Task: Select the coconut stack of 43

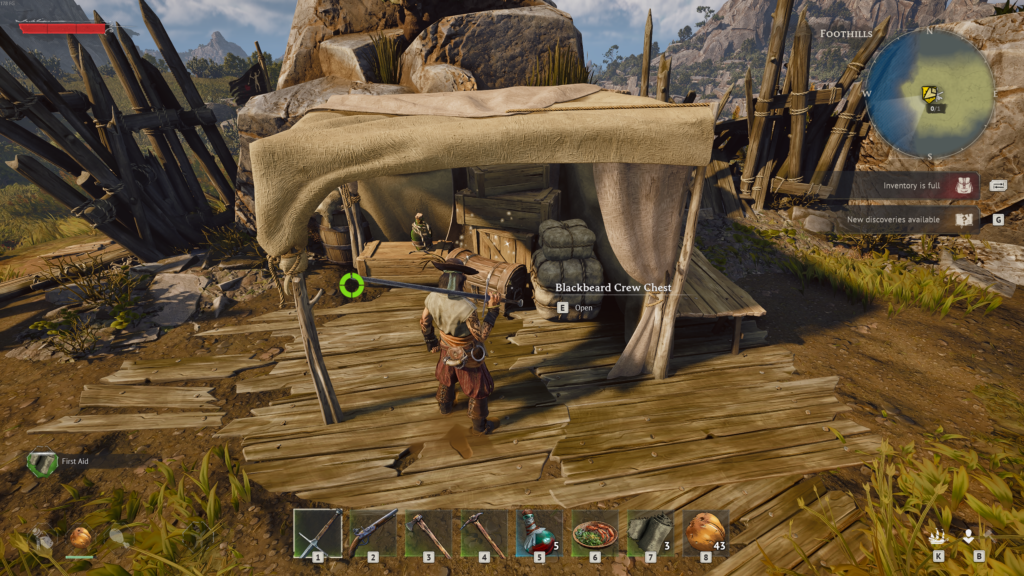Action: coord(705,532)
